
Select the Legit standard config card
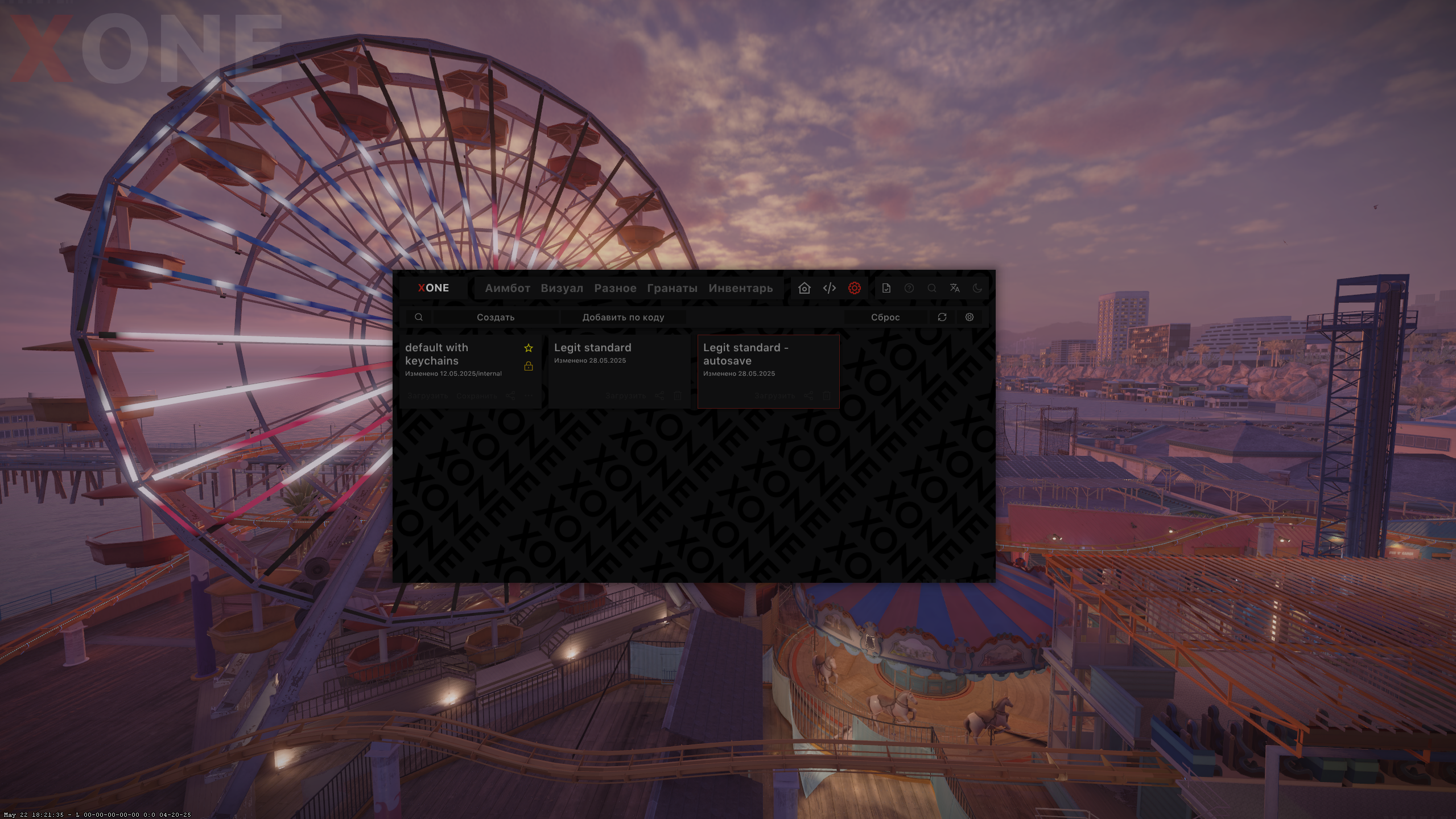tap(618, 370)
